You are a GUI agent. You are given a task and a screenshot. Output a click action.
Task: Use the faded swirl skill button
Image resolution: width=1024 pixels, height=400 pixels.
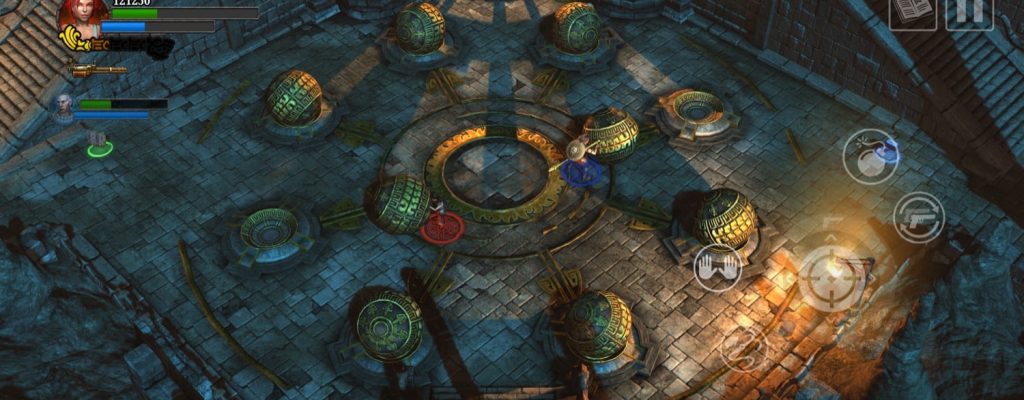click(746, 349)
